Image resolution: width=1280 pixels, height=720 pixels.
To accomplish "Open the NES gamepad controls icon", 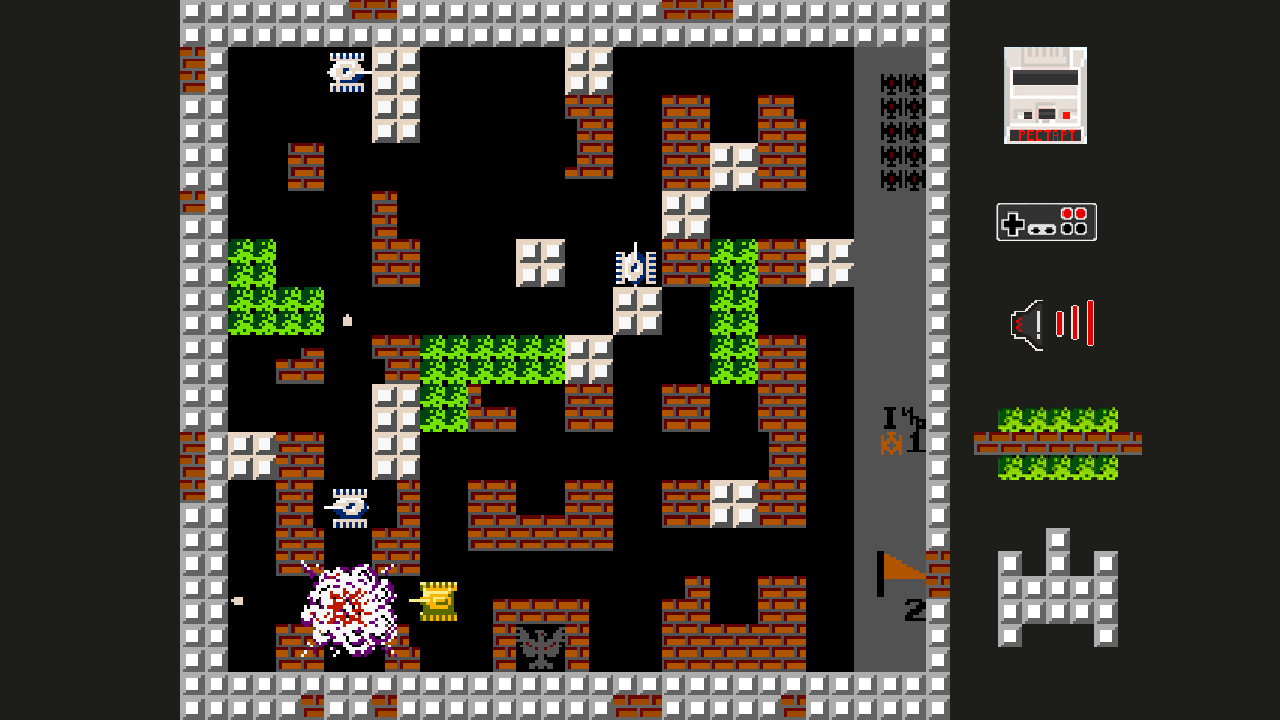I will coord(1046,221).
